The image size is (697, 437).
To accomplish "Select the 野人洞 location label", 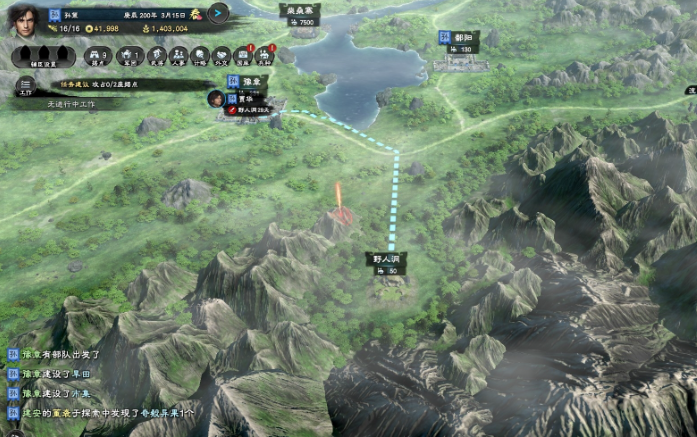I will 386,258.
